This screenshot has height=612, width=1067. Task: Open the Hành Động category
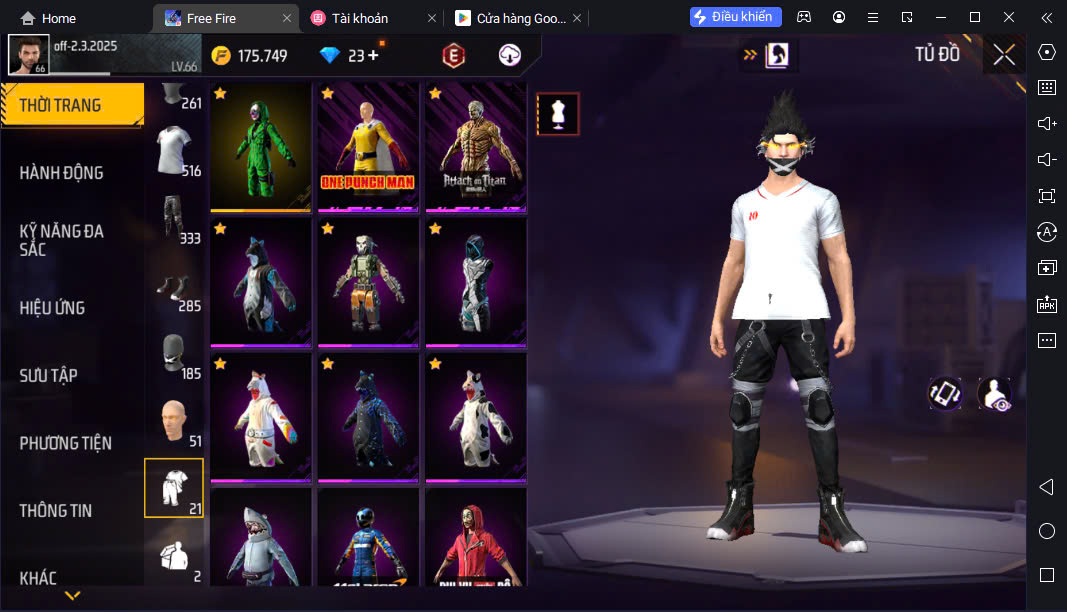(x=62, y=173)
